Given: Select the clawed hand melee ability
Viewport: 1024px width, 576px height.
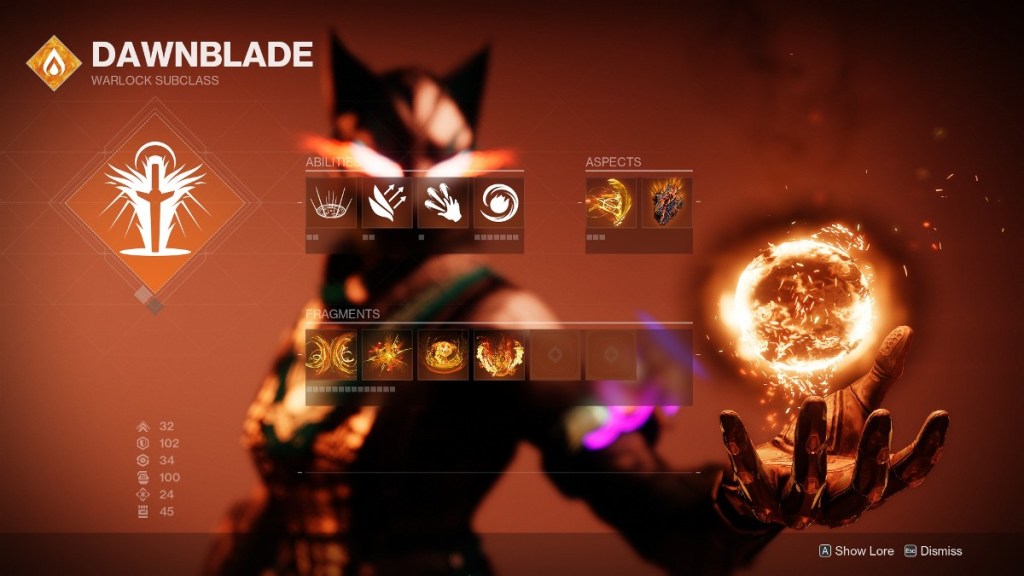Looking at the screenshot, I should [443, 202].
